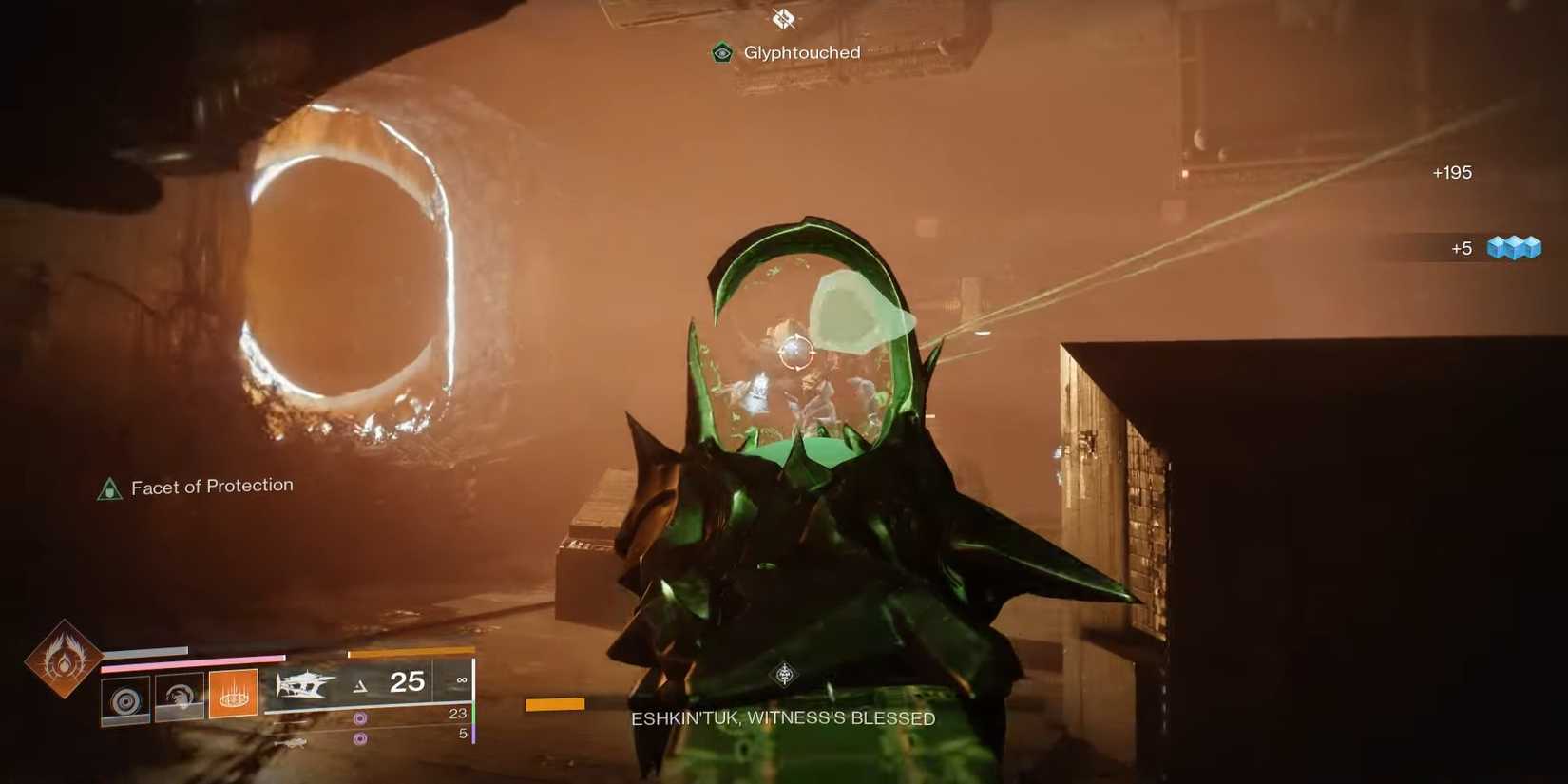Use the melee ability icon
The height and width of the screenshot is (784, 1568).
180,698
